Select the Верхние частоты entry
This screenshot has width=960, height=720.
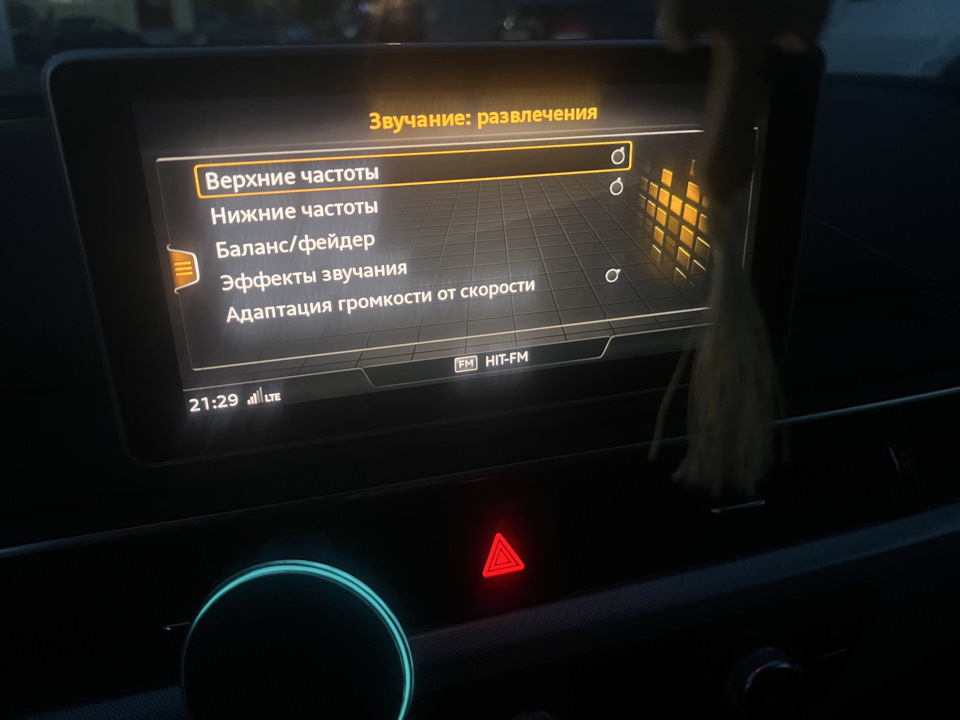coord(292,178)
